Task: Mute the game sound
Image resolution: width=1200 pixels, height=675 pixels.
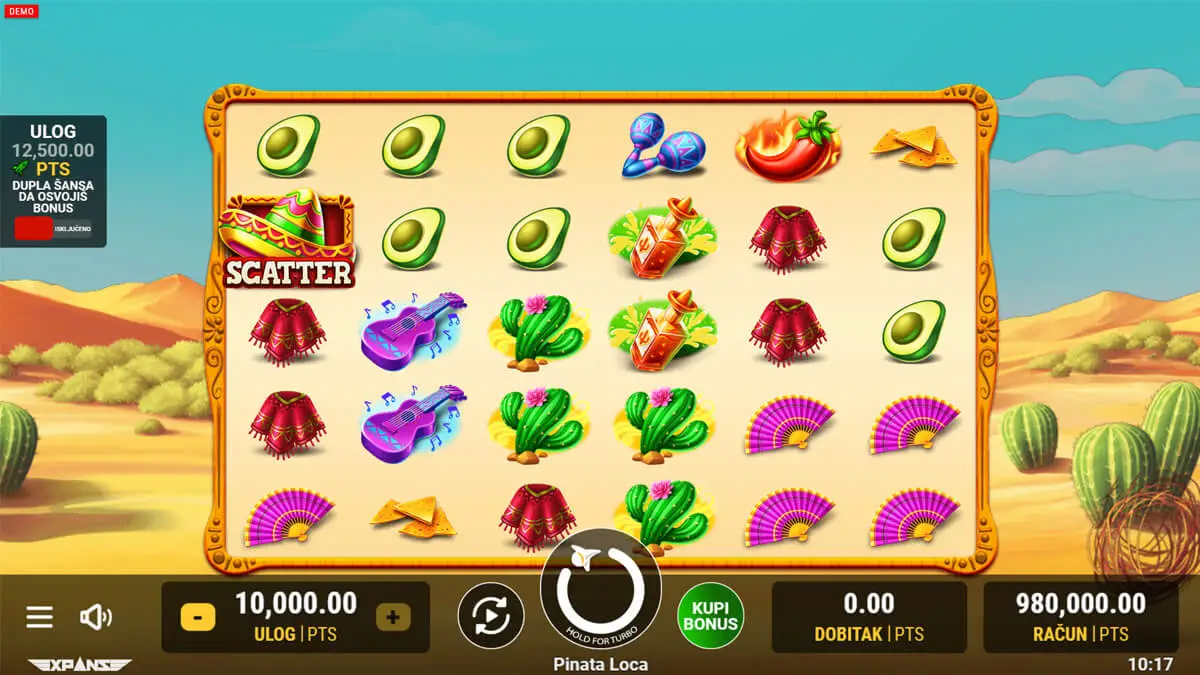Action: point(96,617)
